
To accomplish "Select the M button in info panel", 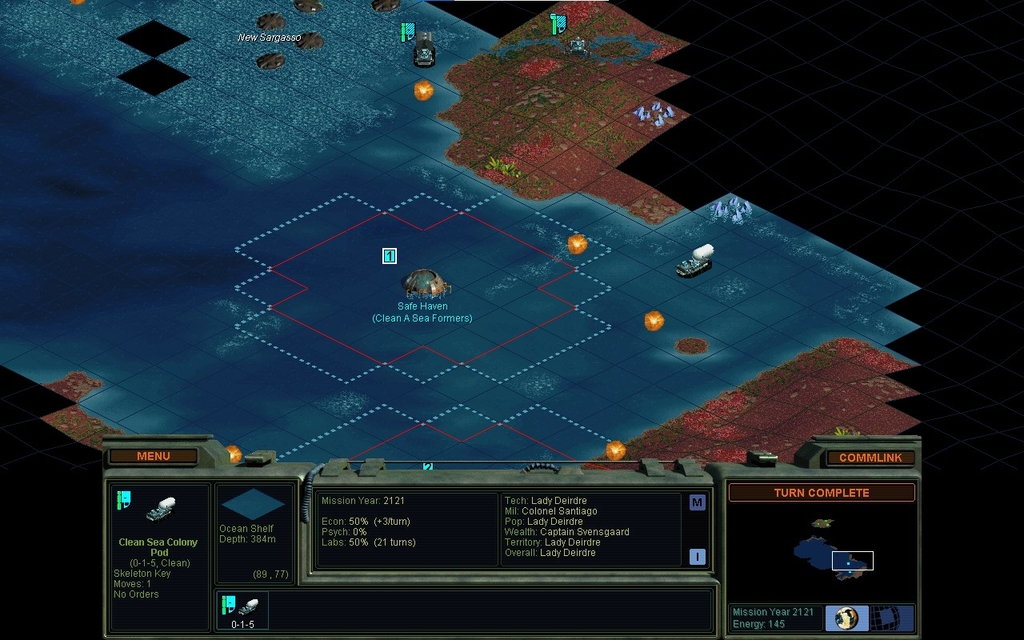I will click(697, 503).
